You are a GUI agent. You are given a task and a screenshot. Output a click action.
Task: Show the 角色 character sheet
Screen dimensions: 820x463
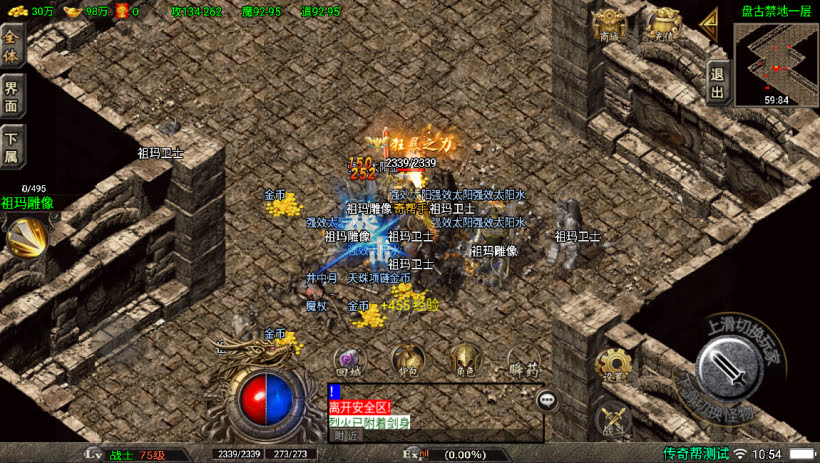[464, 360]
